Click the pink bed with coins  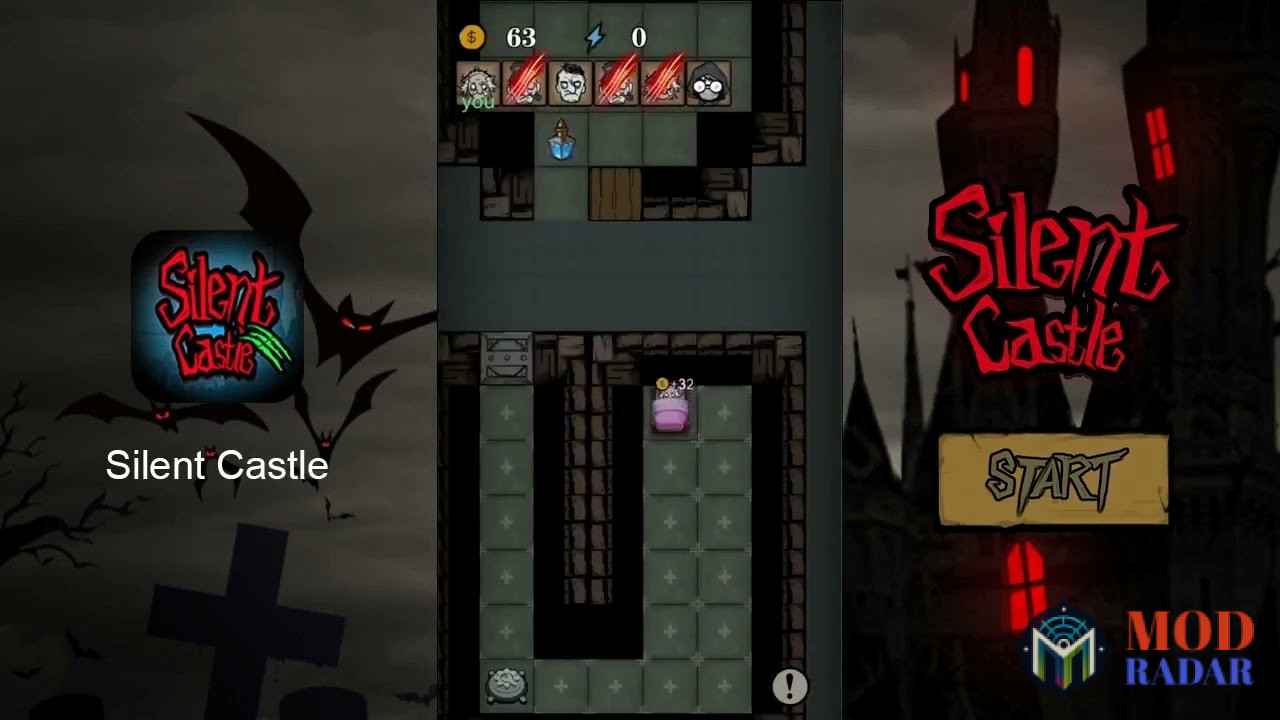(x=672, y=414)
